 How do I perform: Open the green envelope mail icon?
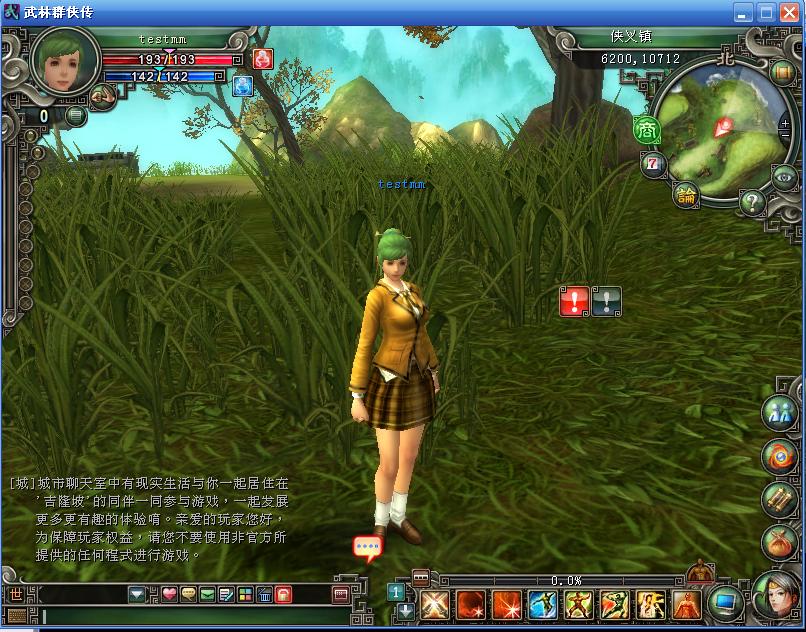207,595
